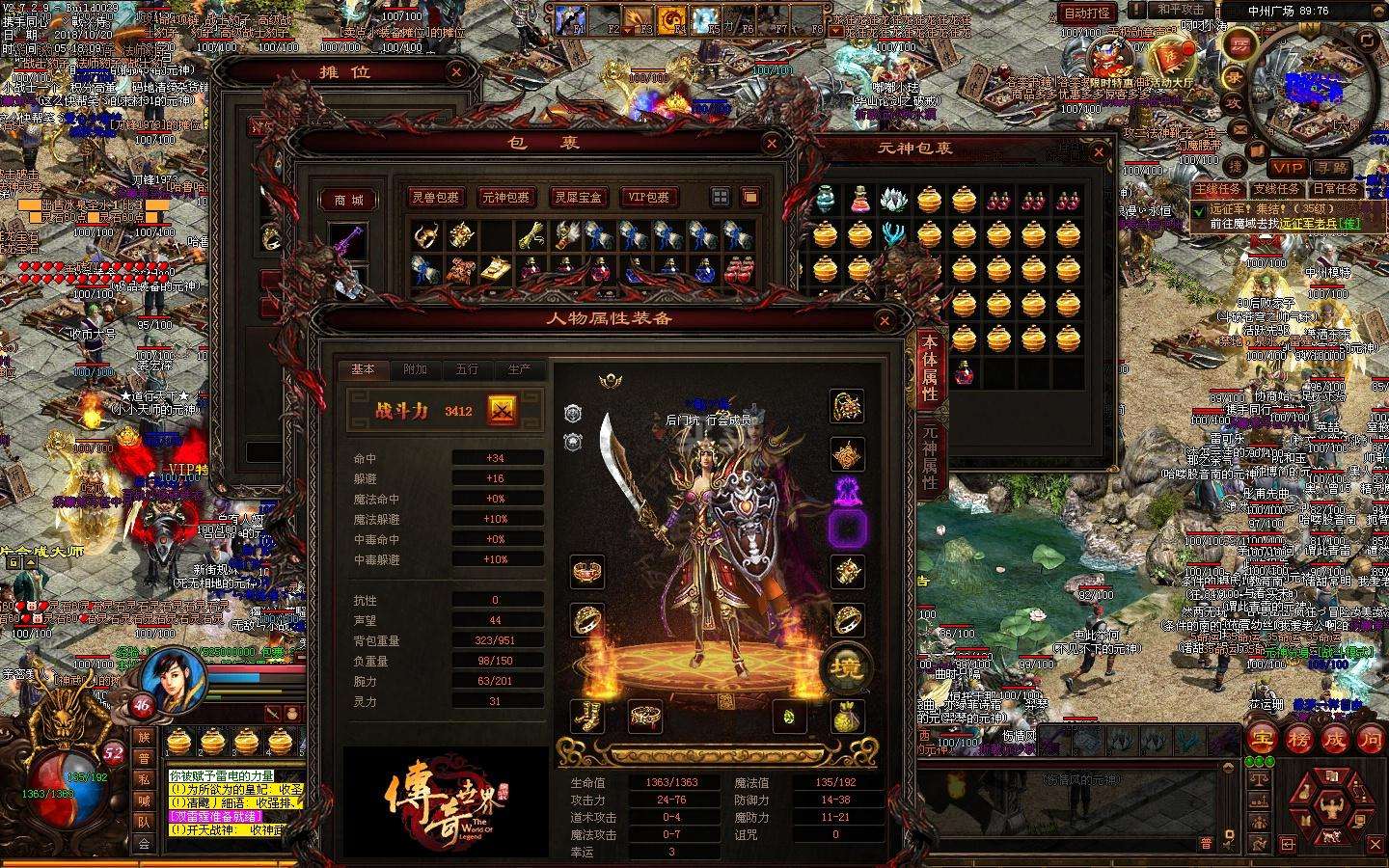Select the boots equipment slot
This screenshot has height=868, width=1389.
point(586,716)
